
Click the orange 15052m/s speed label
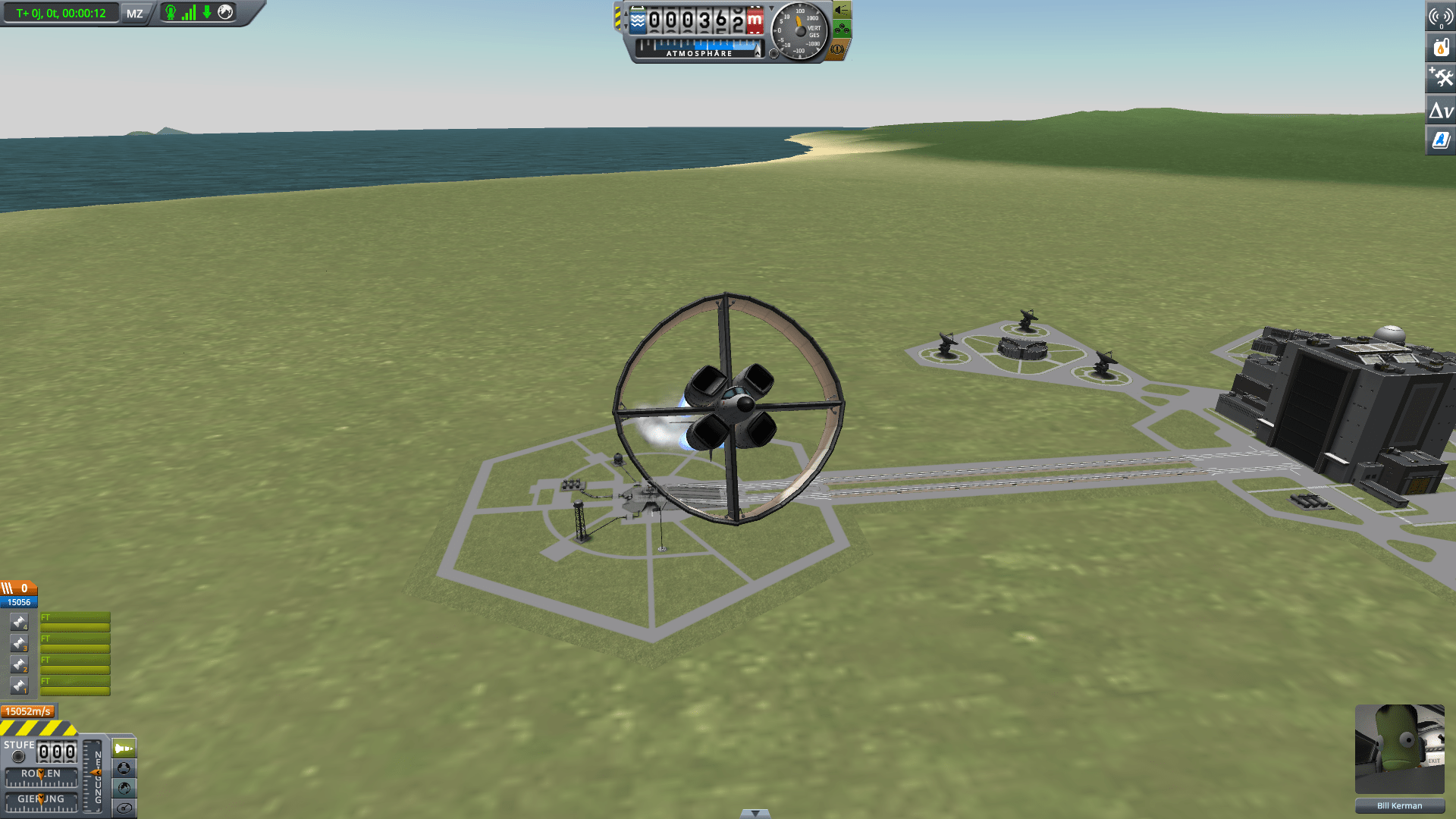28,711
